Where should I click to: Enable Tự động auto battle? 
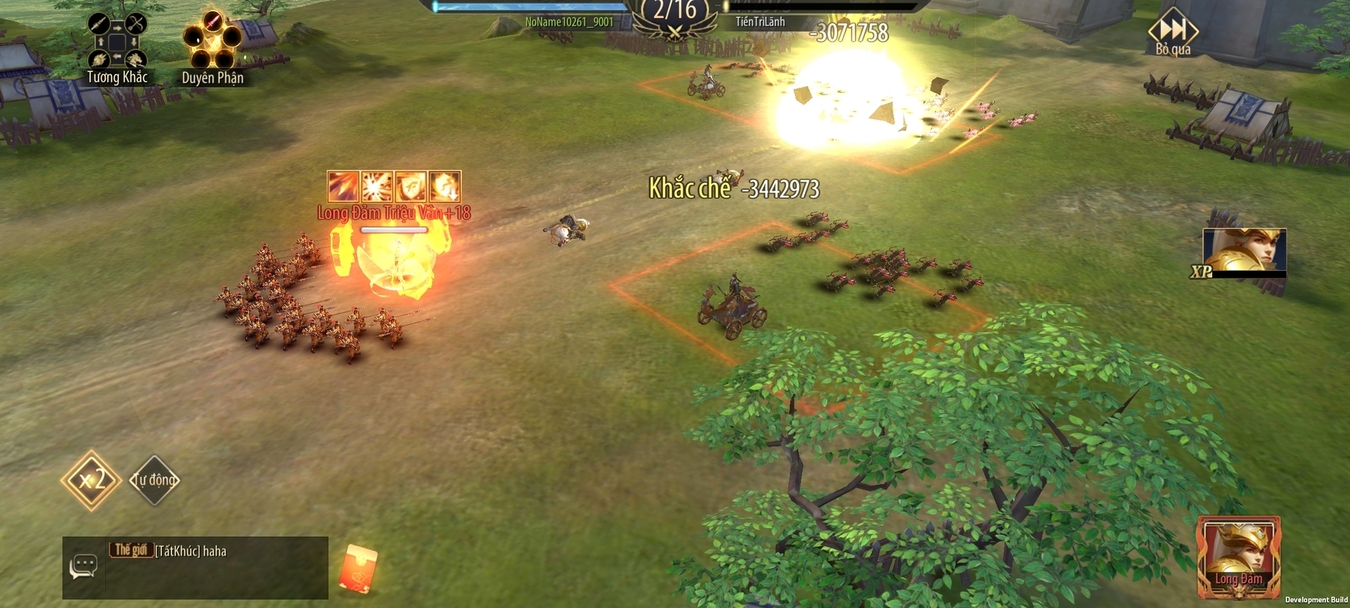(154, 480)
